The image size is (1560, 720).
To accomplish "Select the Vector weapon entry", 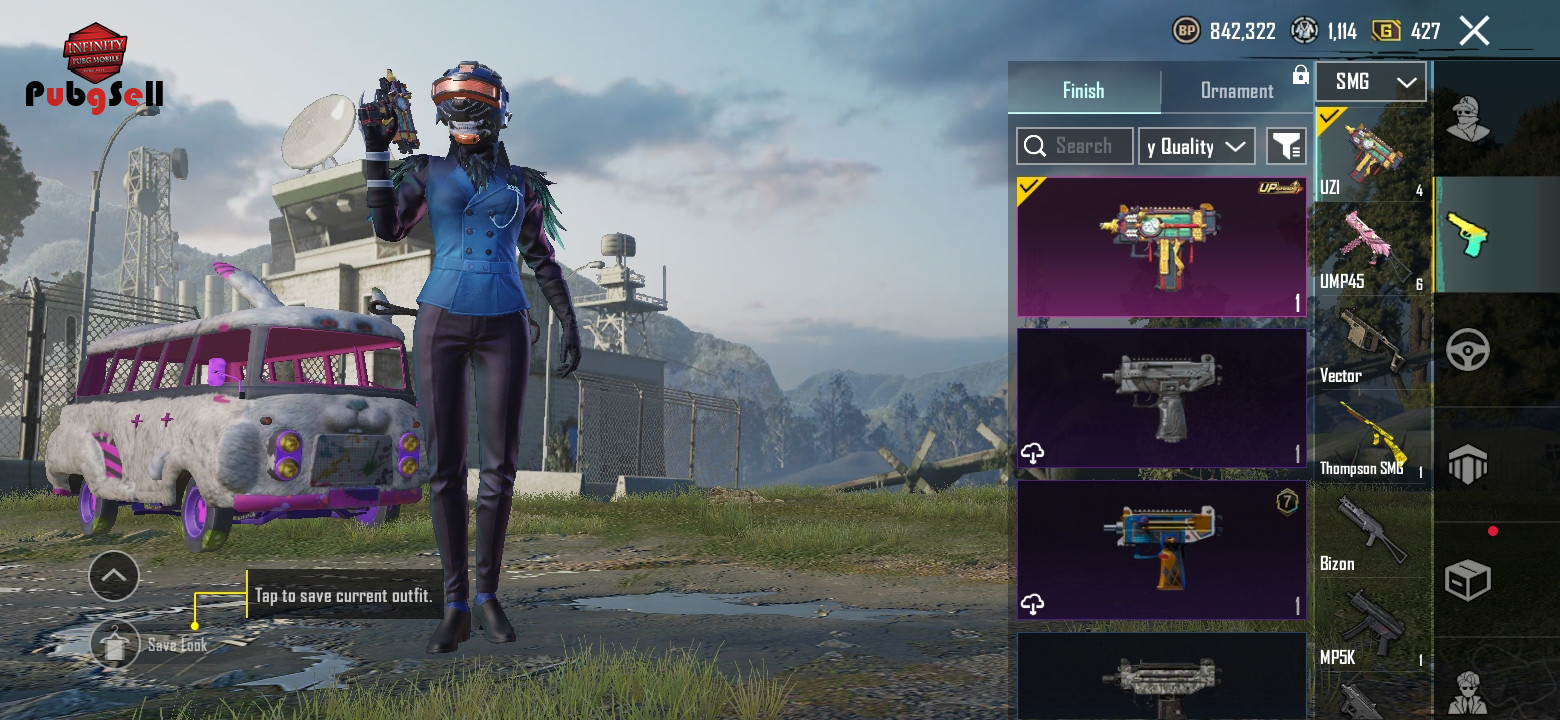I will click(1372, 345).
